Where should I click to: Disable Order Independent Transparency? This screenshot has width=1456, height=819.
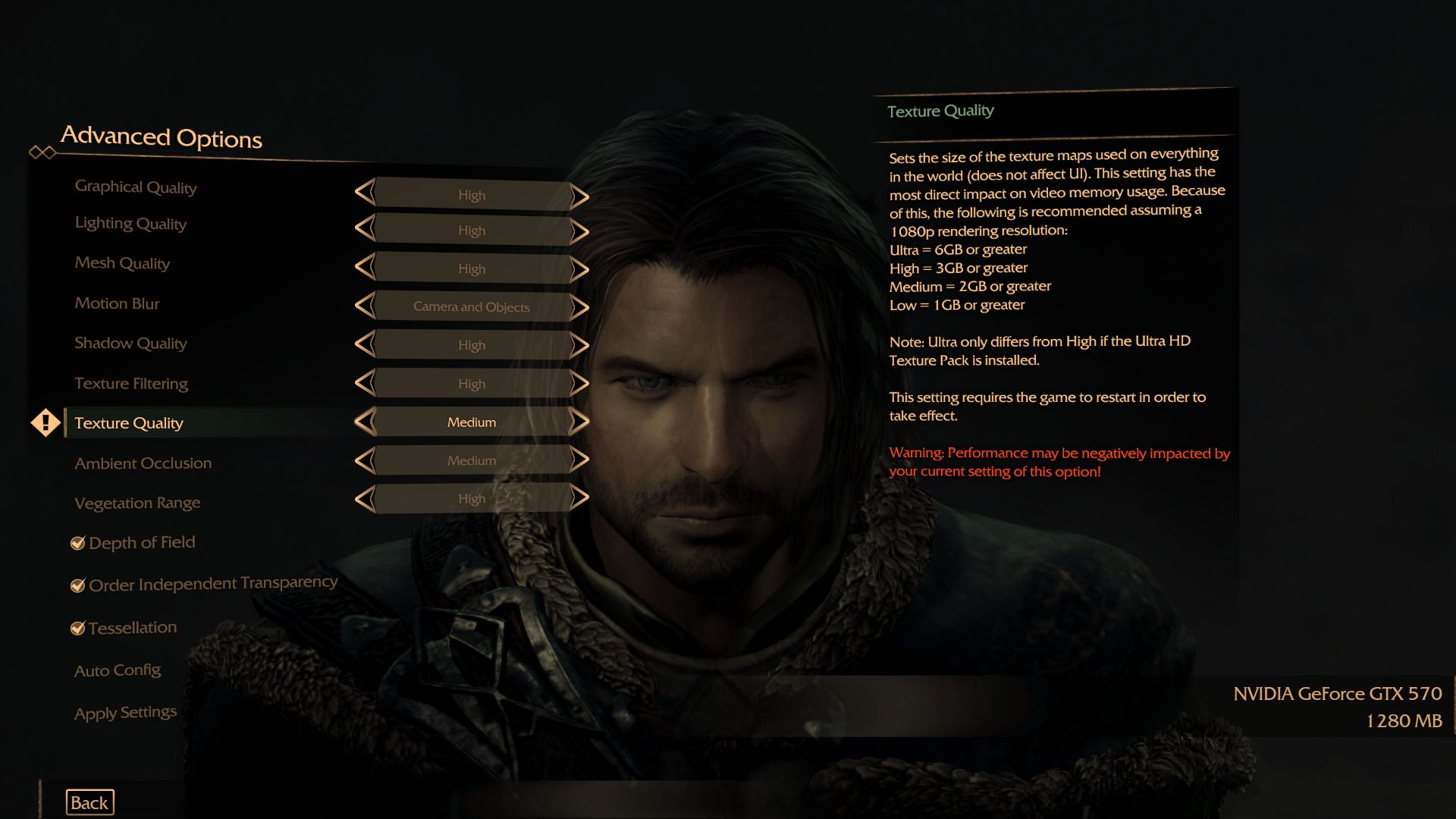tap(77, 584)
